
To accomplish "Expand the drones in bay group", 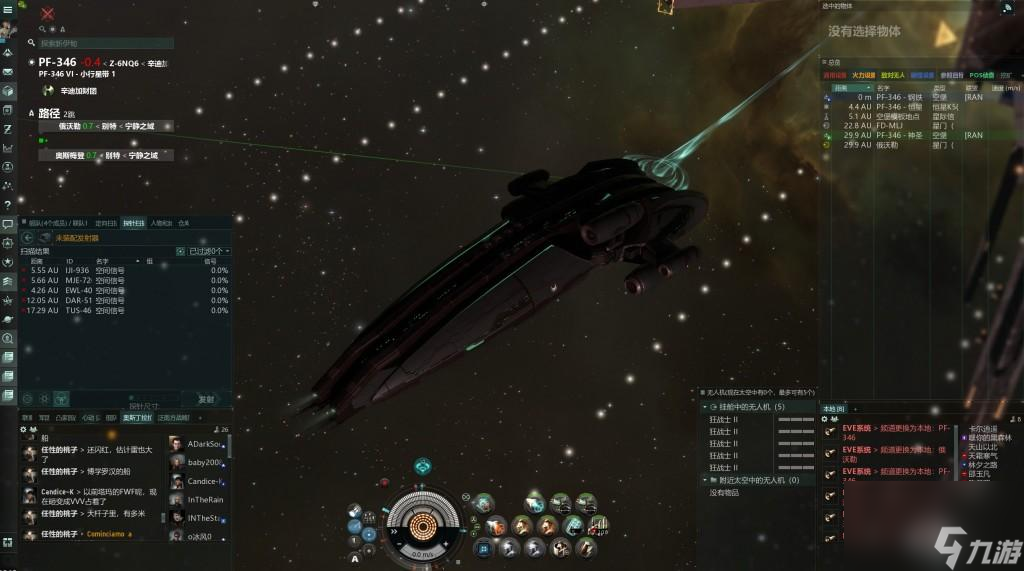I will tap(745, 407).
